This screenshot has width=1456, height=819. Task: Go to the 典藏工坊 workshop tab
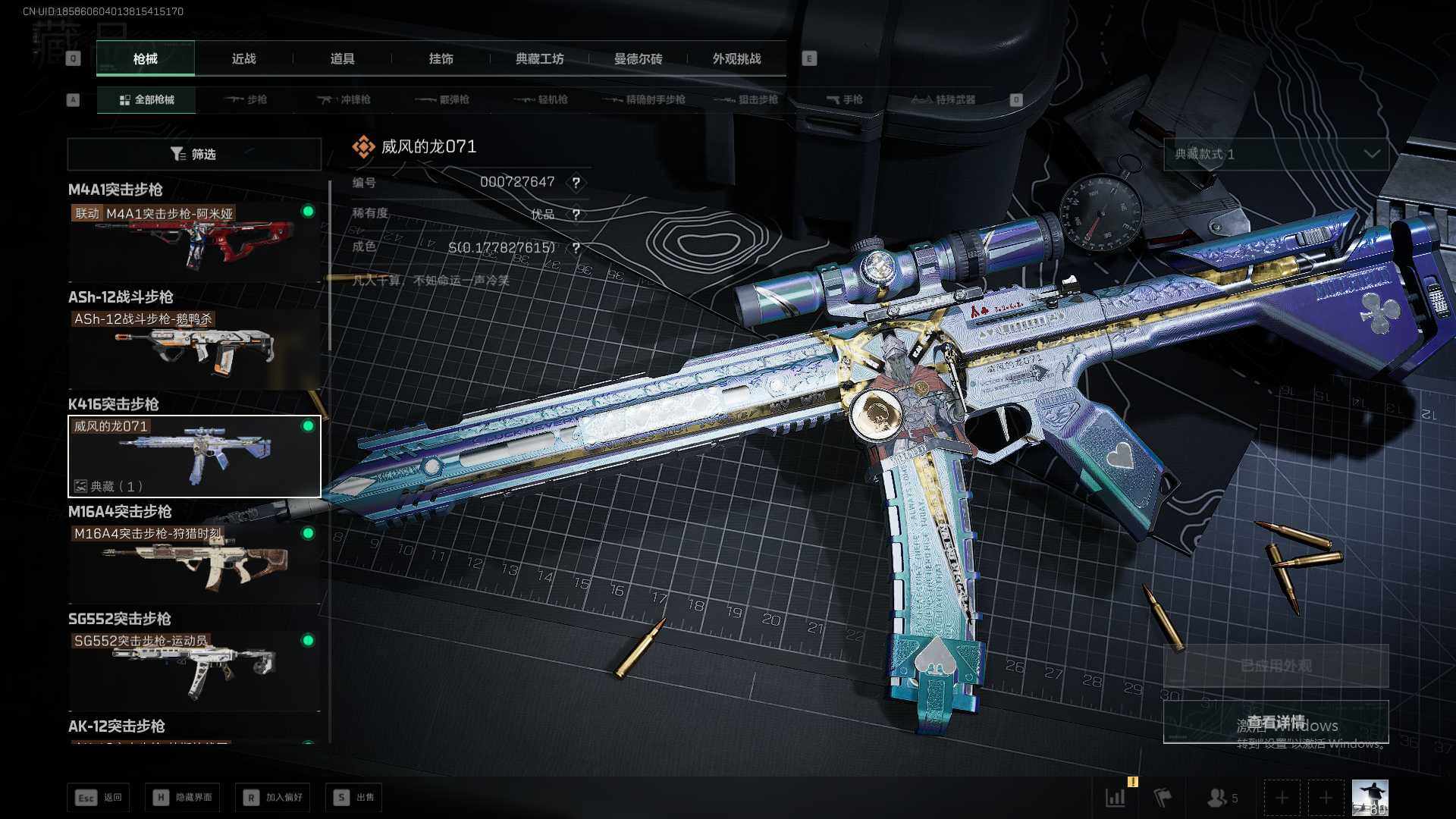click(x=539, y=58)
